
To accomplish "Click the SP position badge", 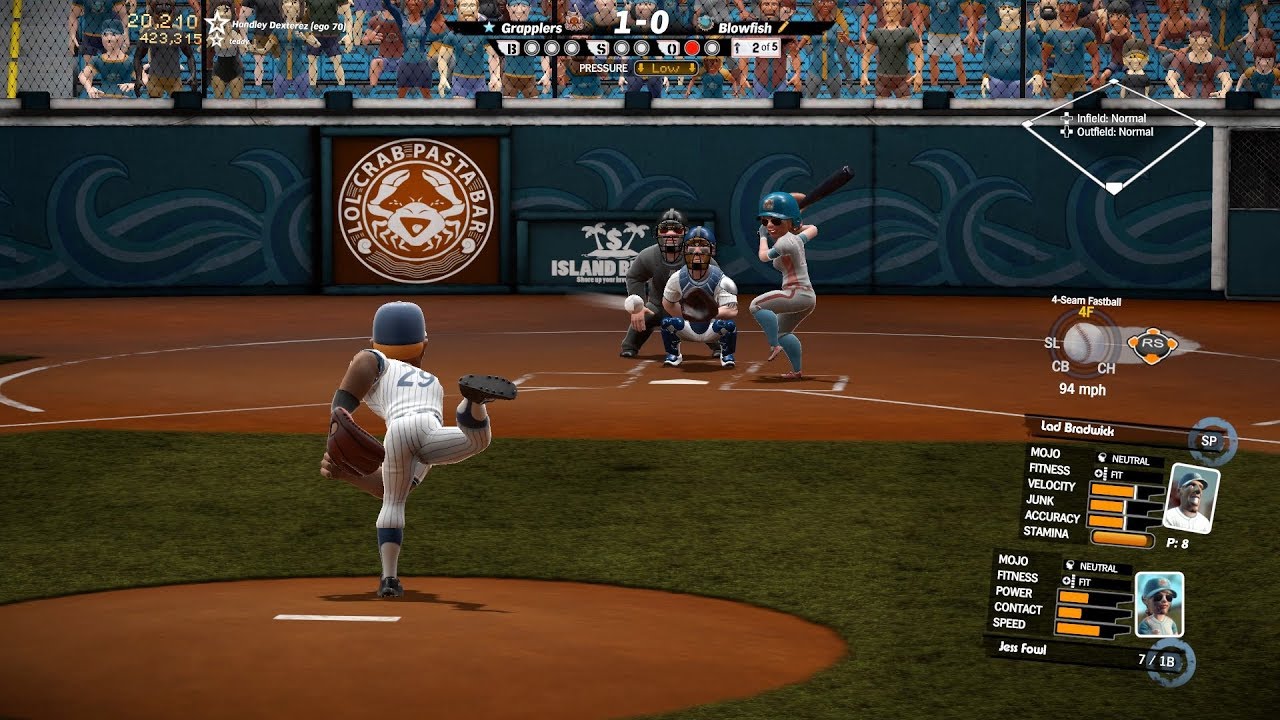I will click(x=1208, y=440).
